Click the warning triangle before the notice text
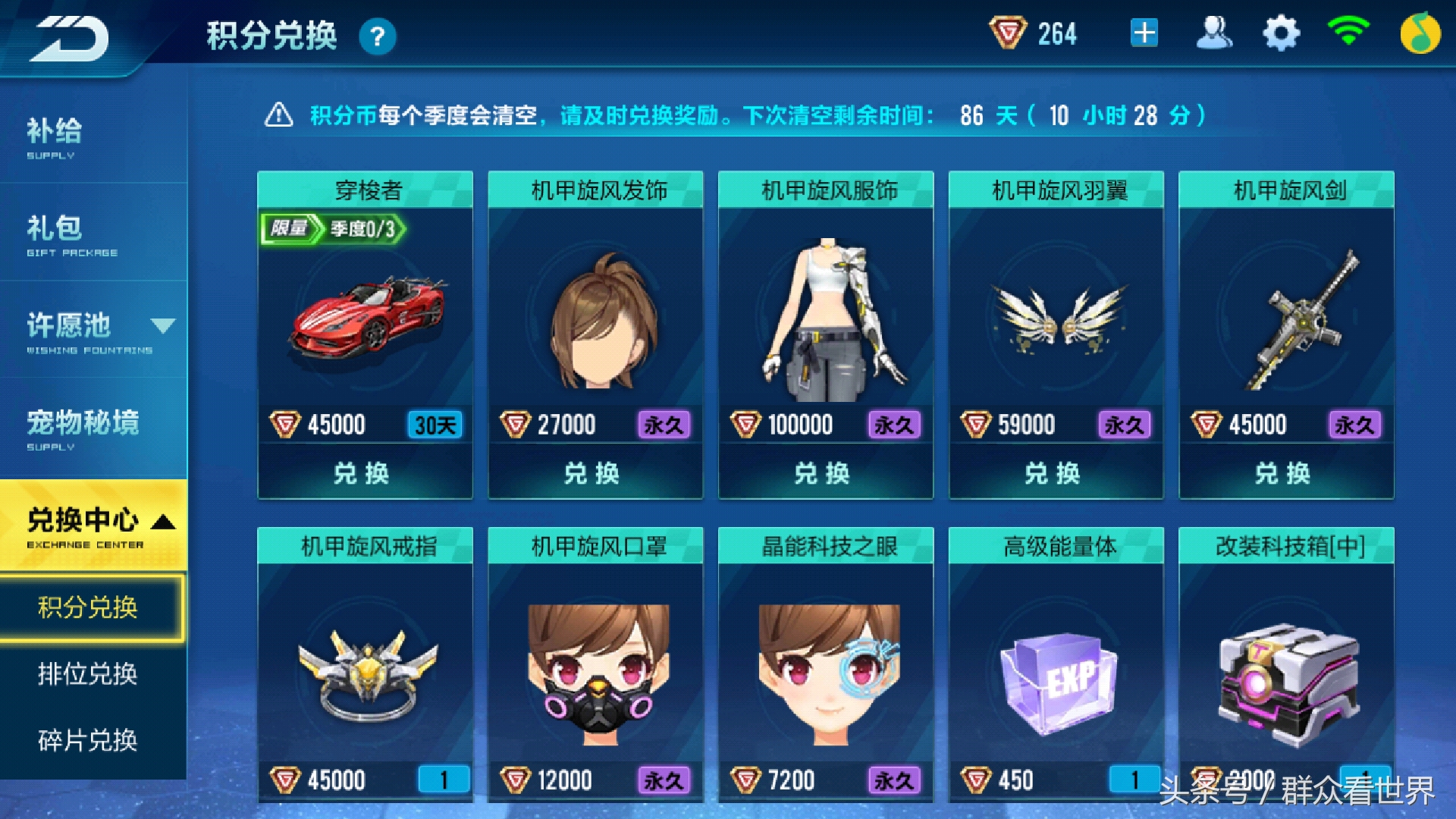 [281, 115]
